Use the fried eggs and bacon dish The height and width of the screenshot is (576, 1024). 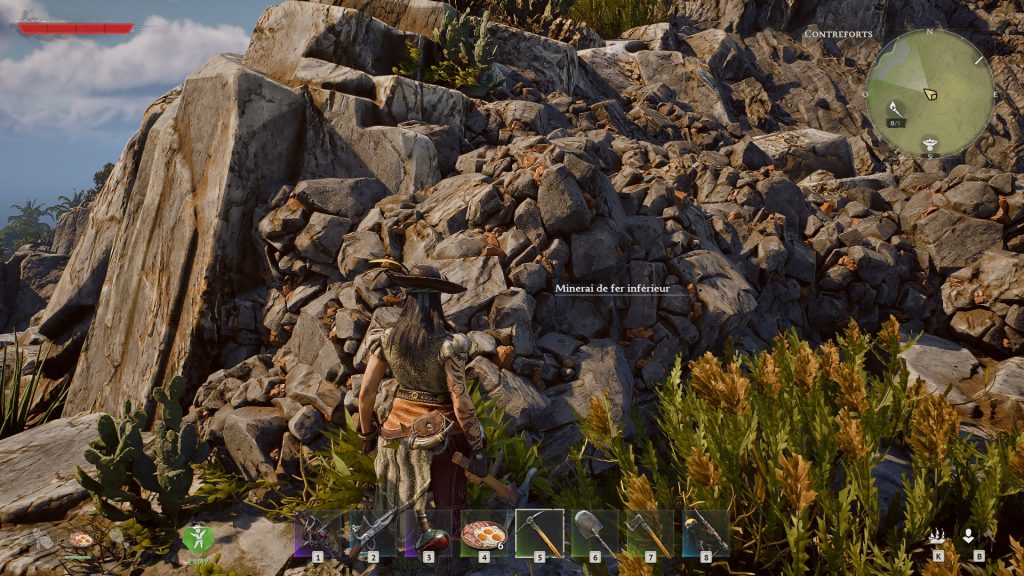click(483, 533)
